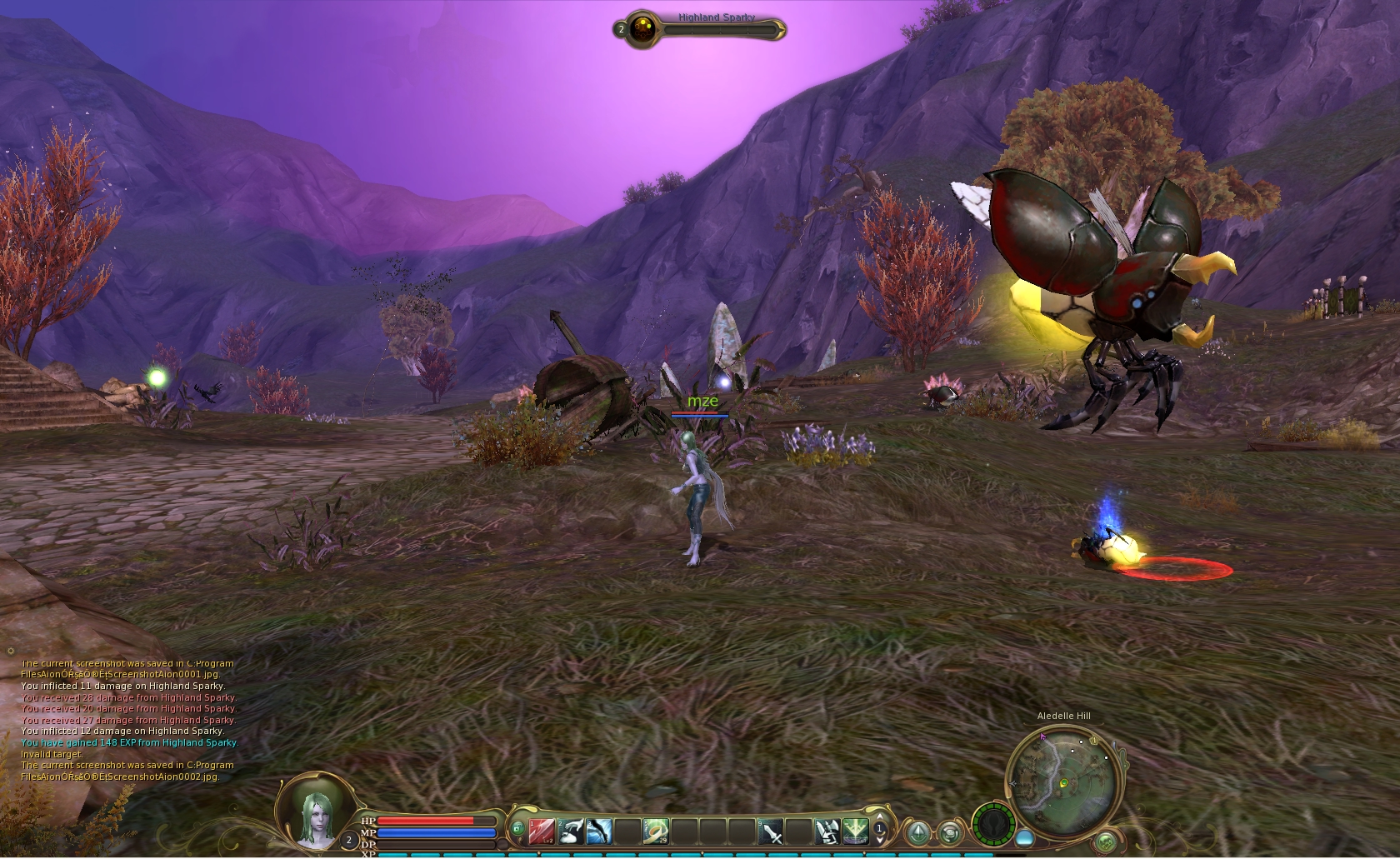Open the green round button under minimap
Screen dimensions: 1400x859
(1105, 842)
